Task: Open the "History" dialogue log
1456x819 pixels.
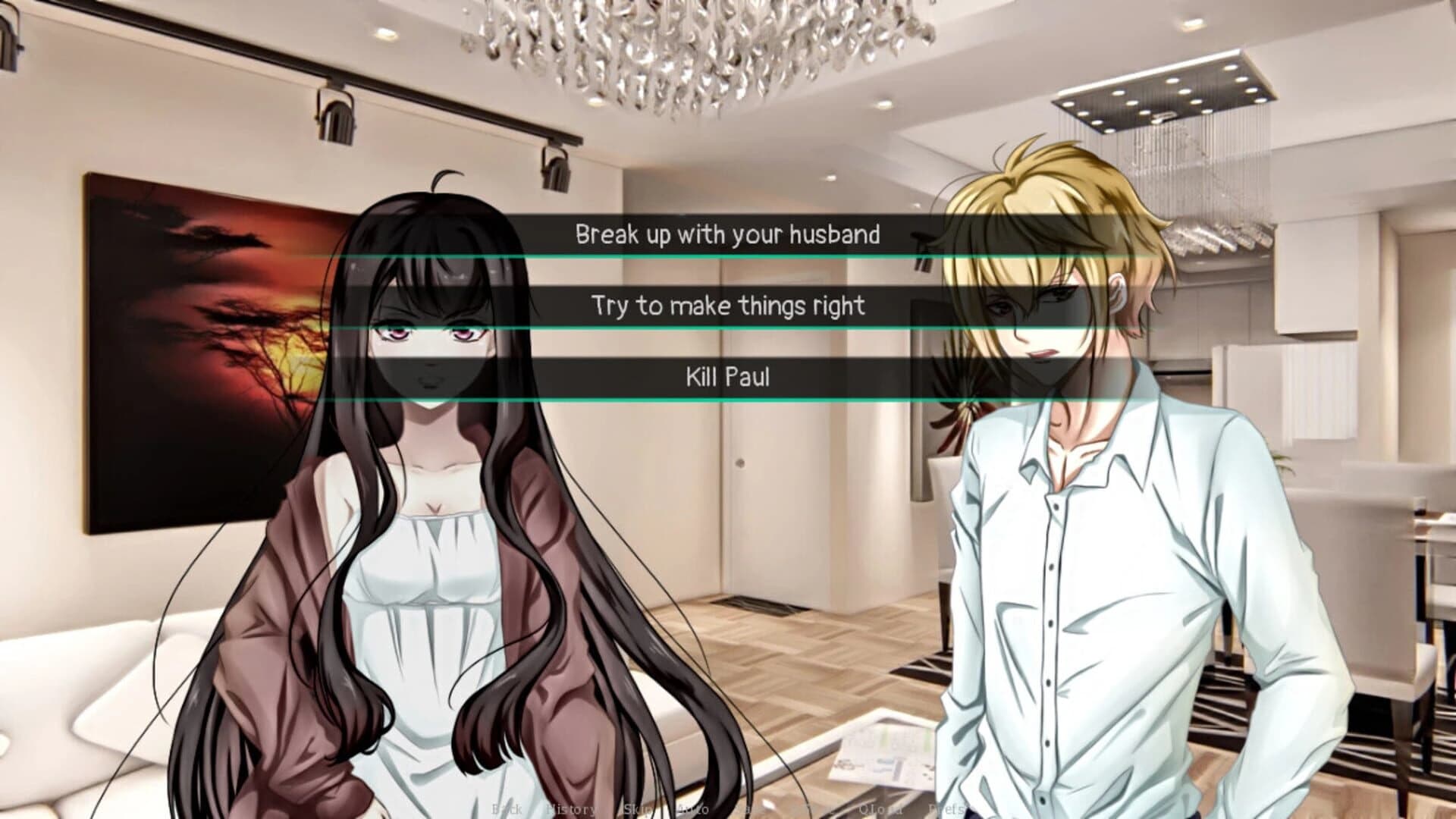Action: coord(573,809)
